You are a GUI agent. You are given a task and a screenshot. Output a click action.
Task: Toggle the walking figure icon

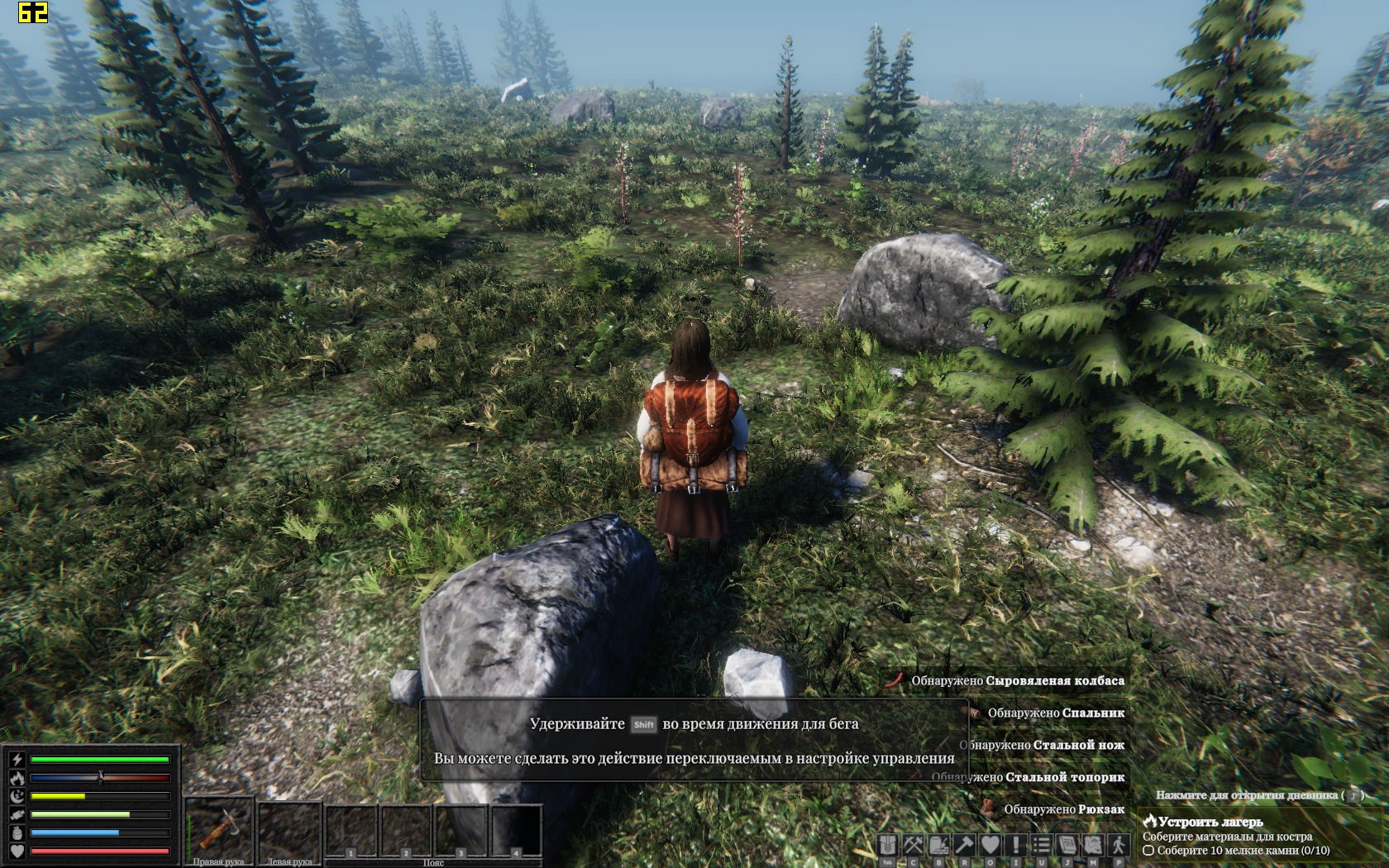1119,845
